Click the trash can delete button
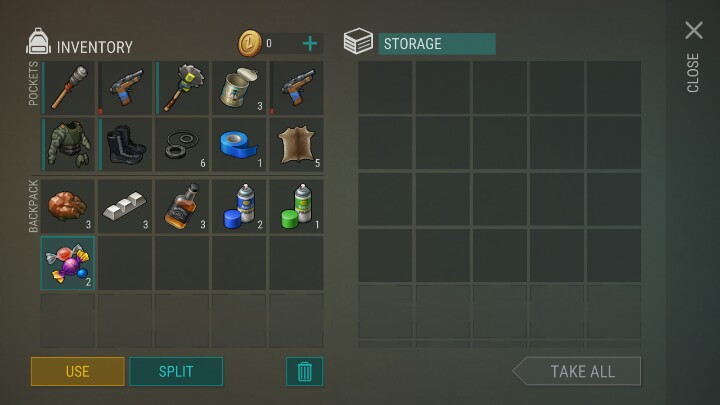The height and width of the screenshot is (405, 720). (x=305, y=371)
